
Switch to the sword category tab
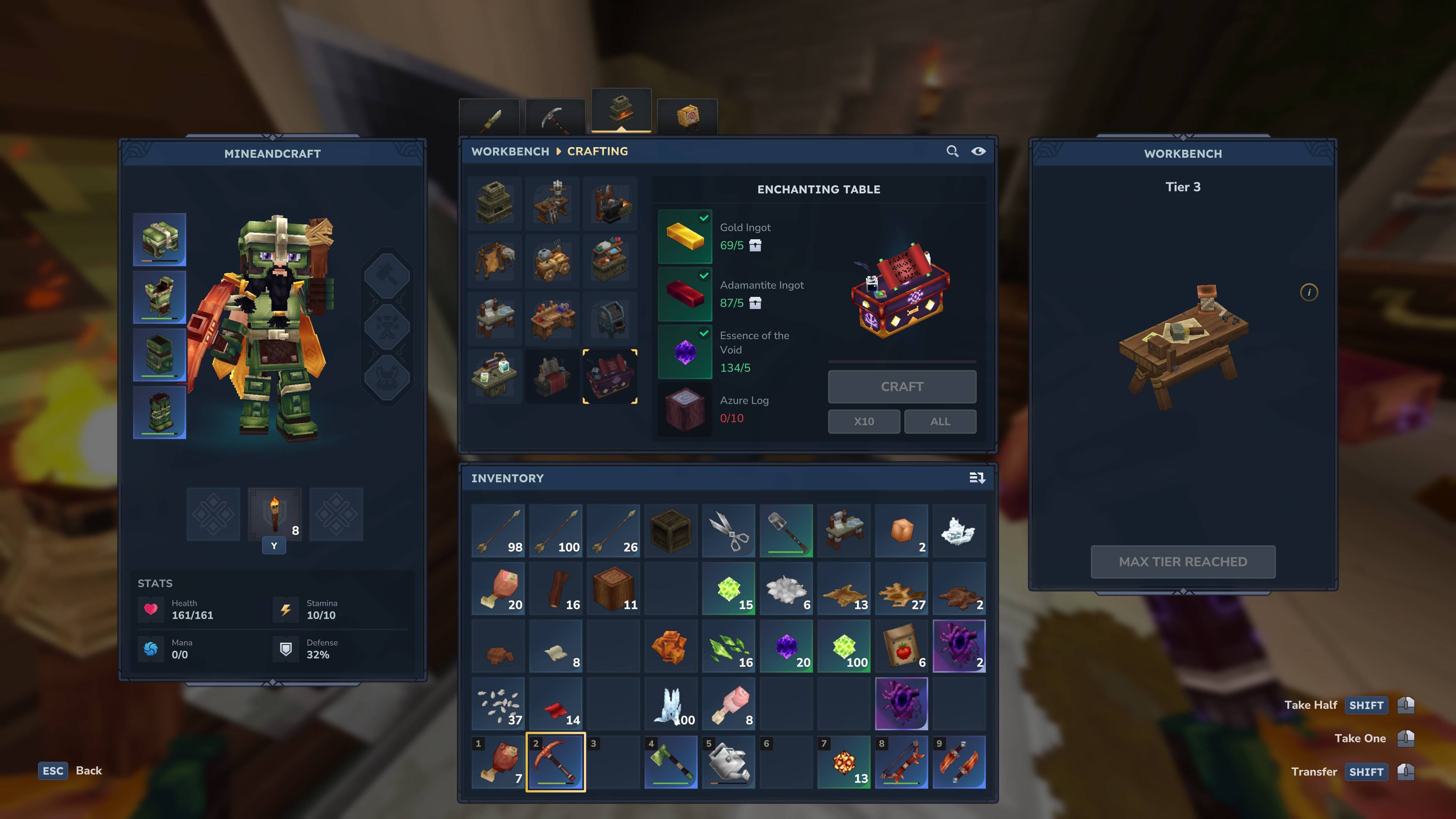(x=490, y=117)
